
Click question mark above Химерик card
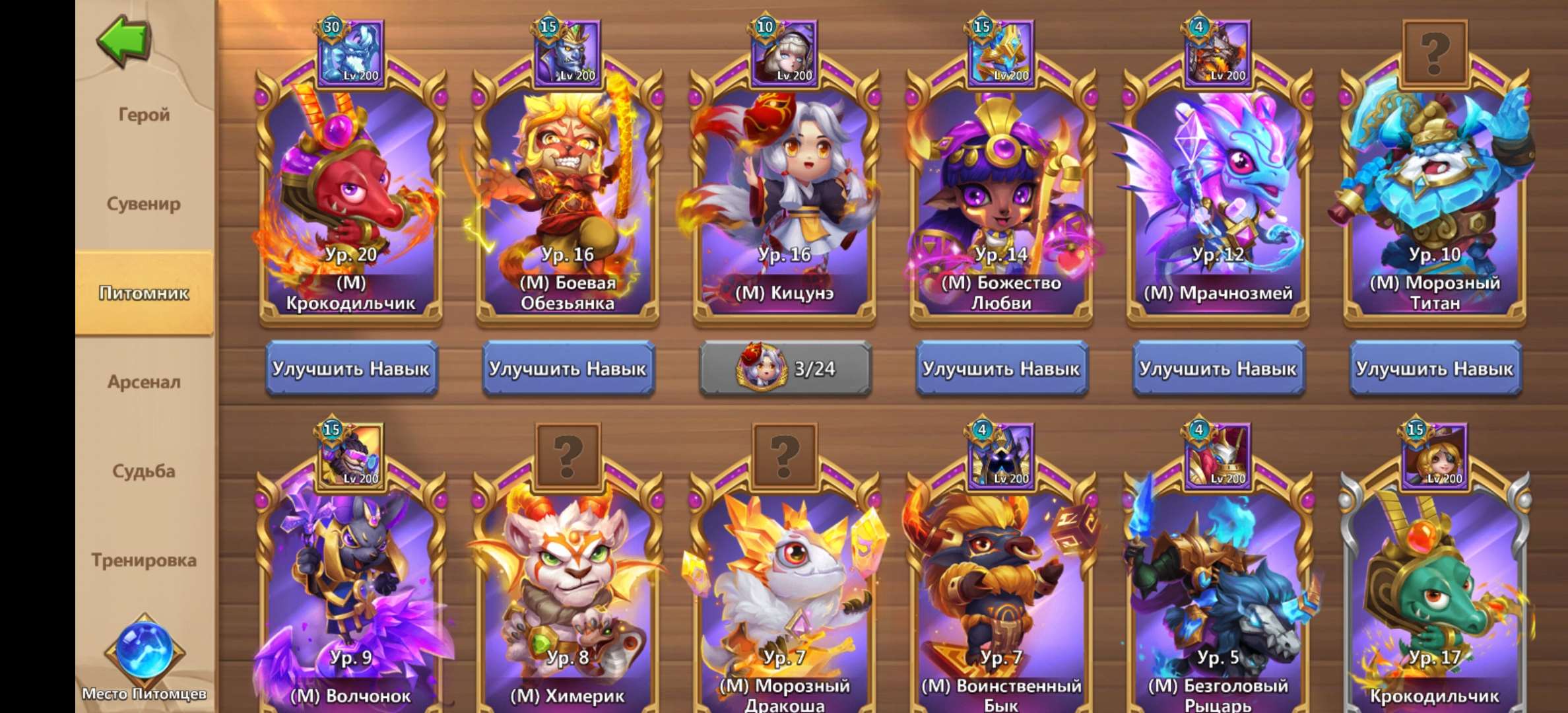[570, 456]
